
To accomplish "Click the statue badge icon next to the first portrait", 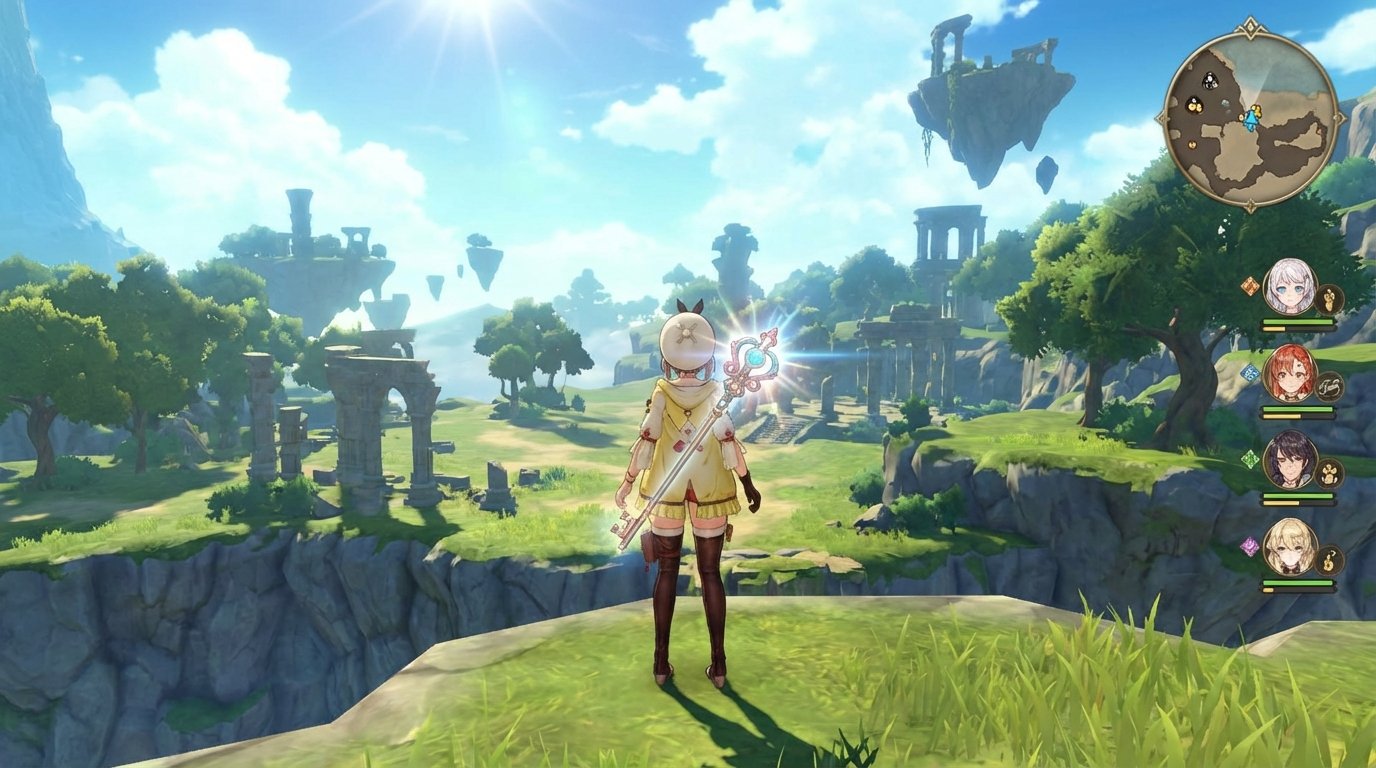I will click(x=1328, y=298).
